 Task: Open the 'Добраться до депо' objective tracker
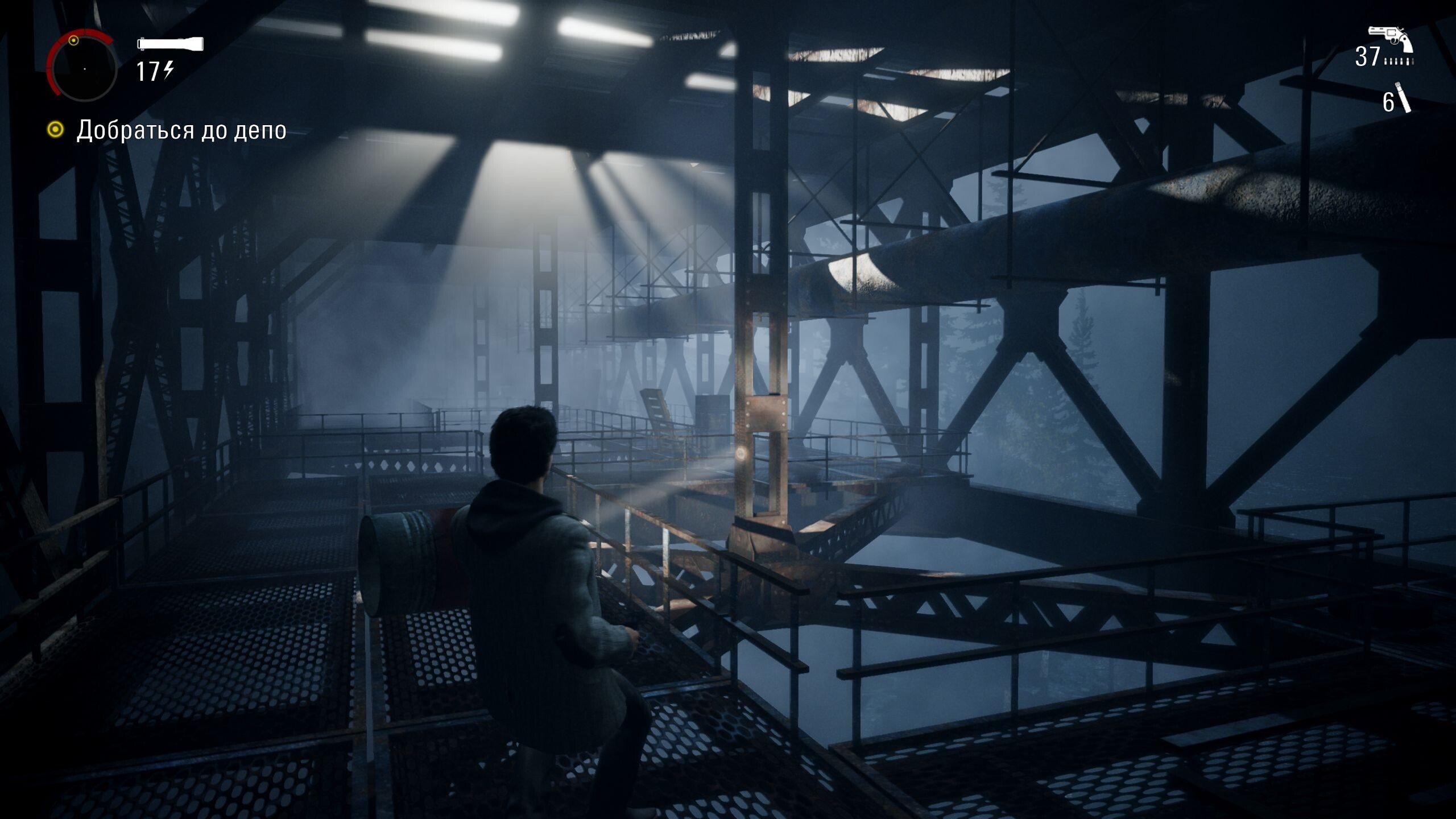181,130
